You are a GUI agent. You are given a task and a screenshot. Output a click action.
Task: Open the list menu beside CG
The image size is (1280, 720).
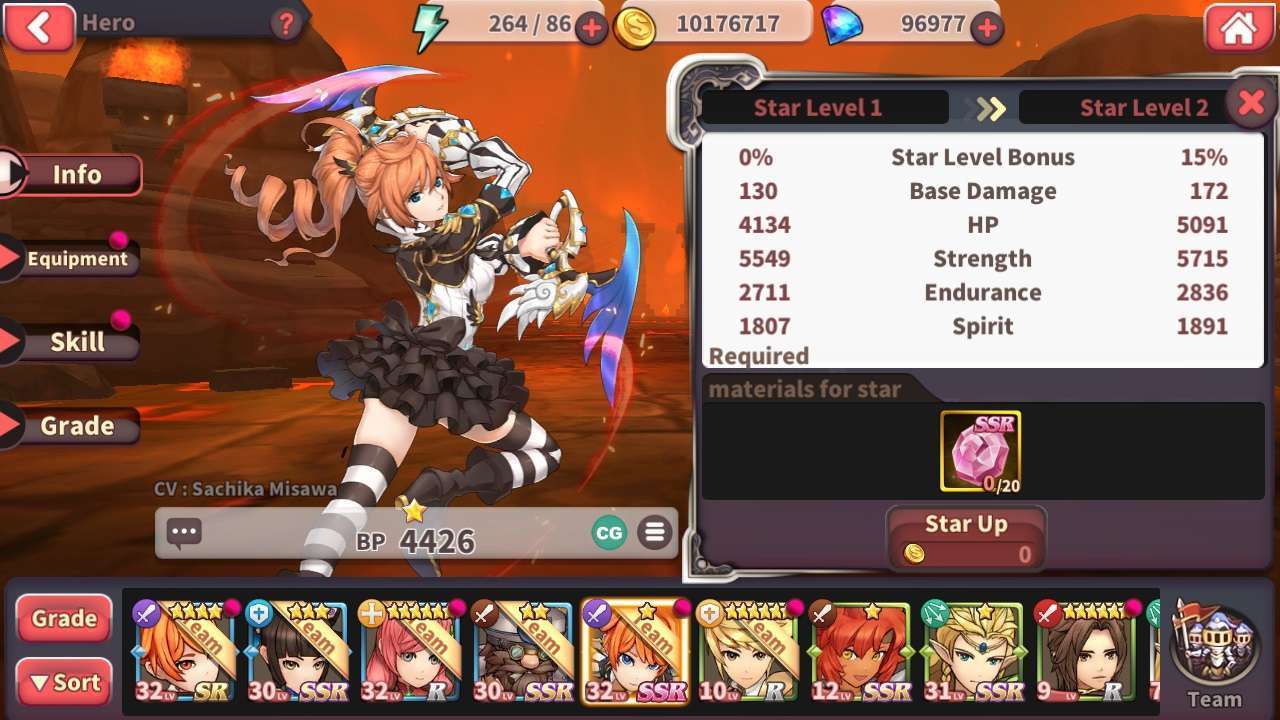point(655,533)
